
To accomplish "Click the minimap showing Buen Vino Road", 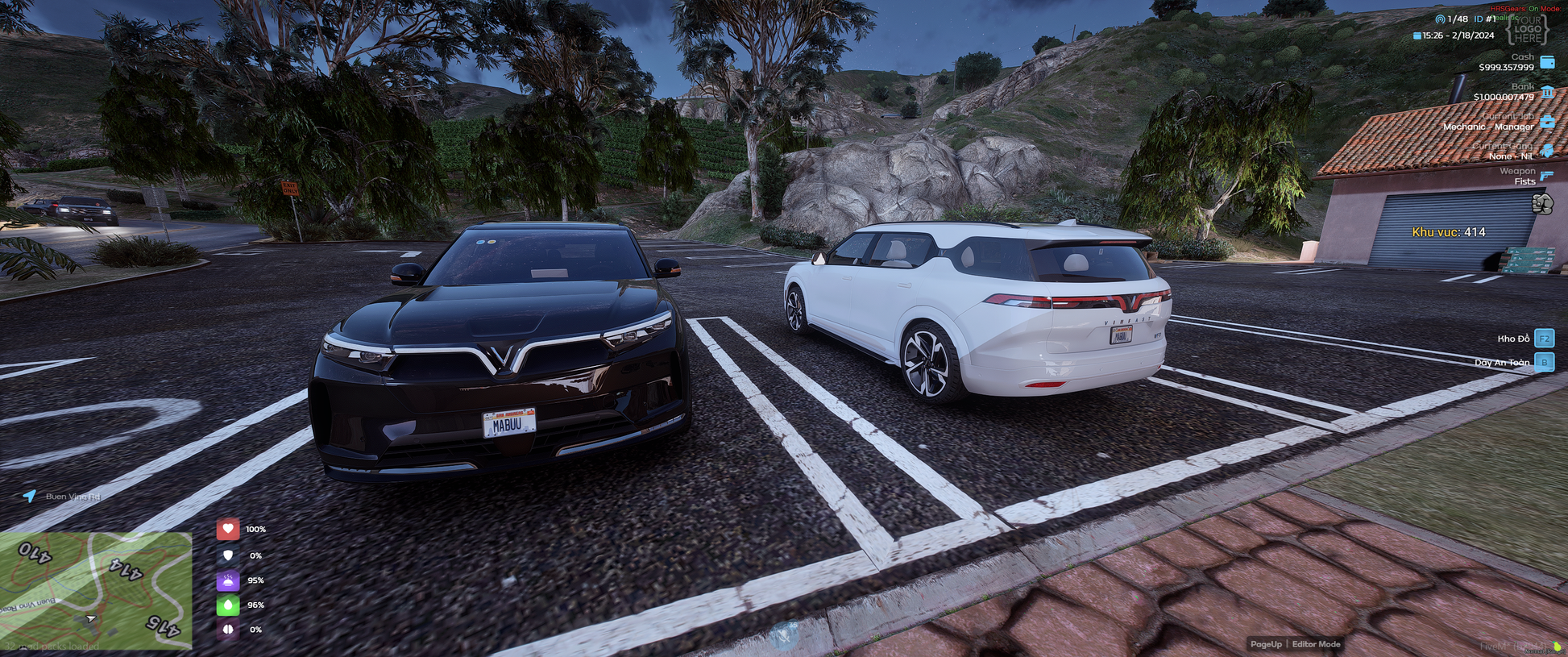I will pyautogui.click(x=95, y=591).
